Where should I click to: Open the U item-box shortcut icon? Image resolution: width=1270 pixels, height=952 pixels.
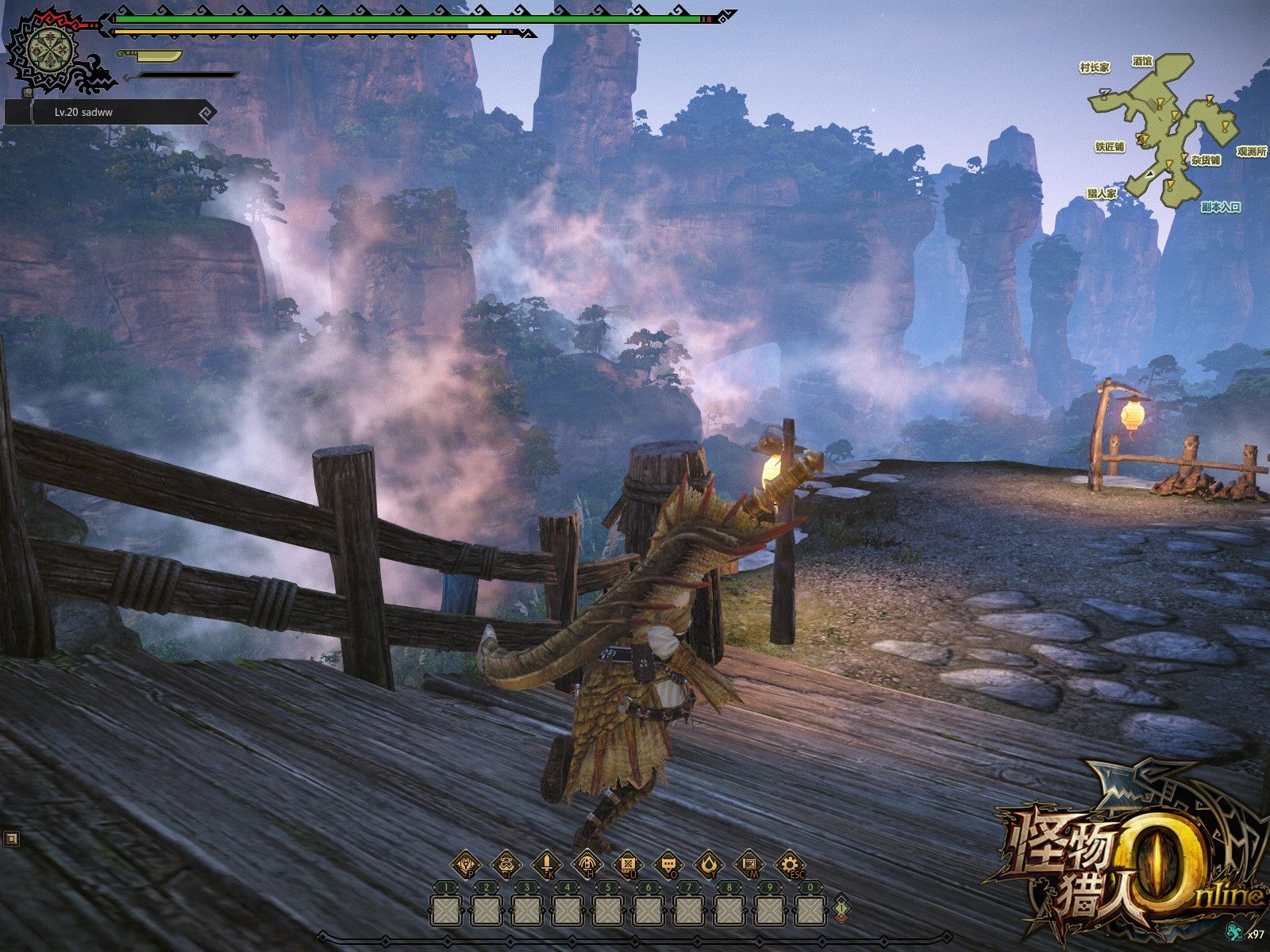pyautogui.click(x=627, y=865)
